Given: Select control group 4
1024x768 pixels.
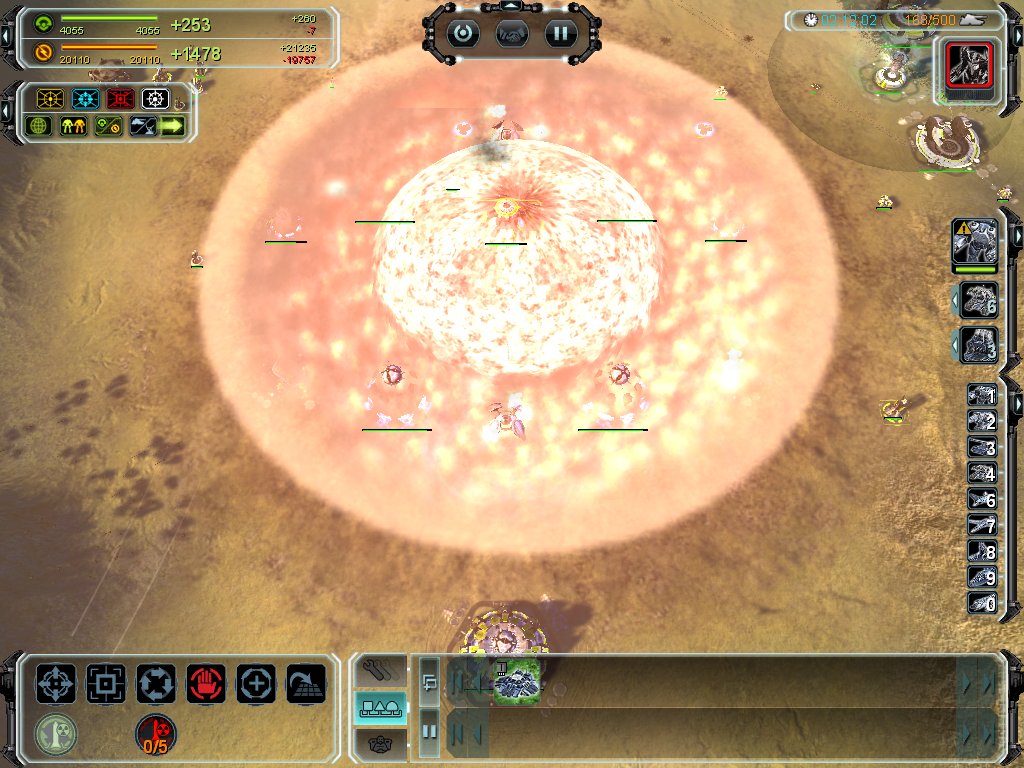Looking at the screenshot, I should (981, 473).
